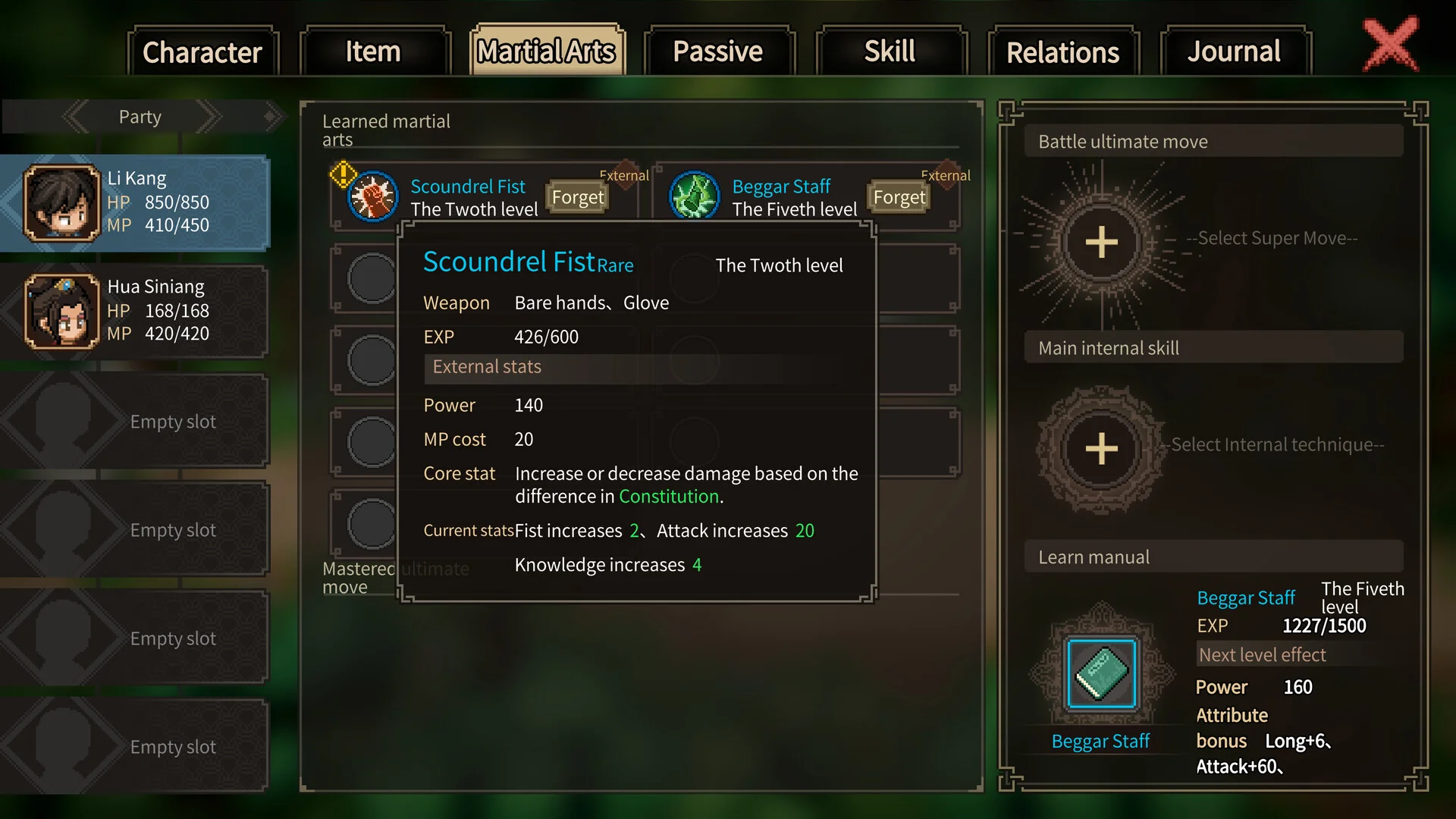View the Relations tab

(1062, 52)
